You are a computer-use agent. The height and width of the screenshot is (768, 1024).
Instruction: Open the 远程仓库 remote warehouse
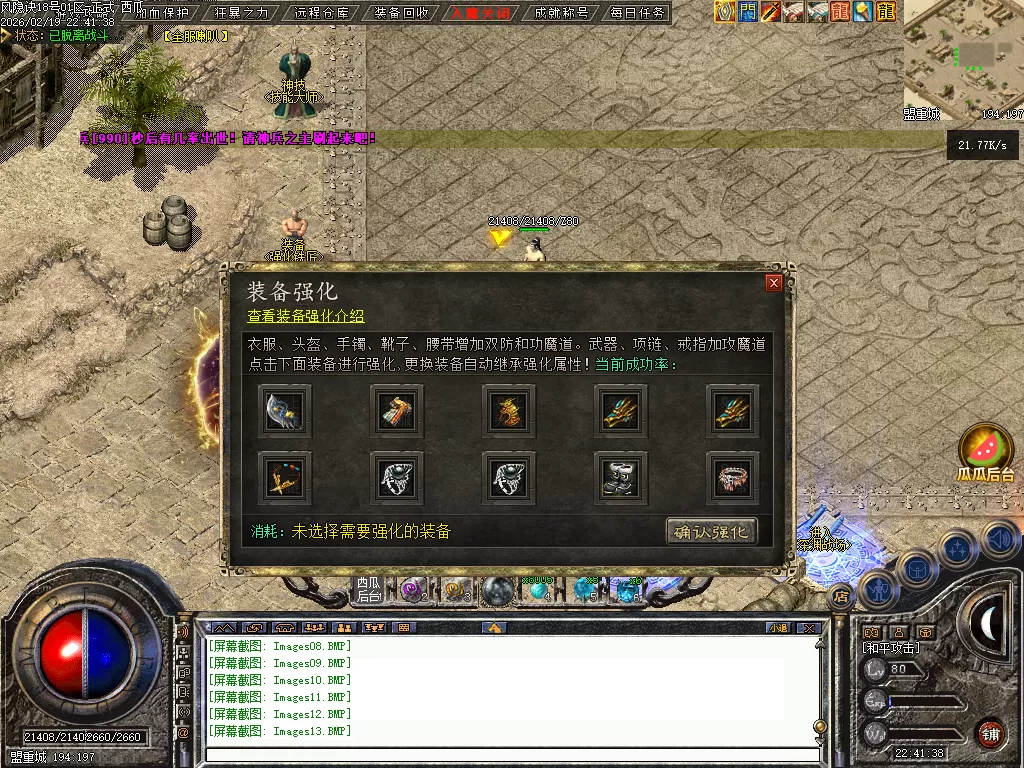323,13
